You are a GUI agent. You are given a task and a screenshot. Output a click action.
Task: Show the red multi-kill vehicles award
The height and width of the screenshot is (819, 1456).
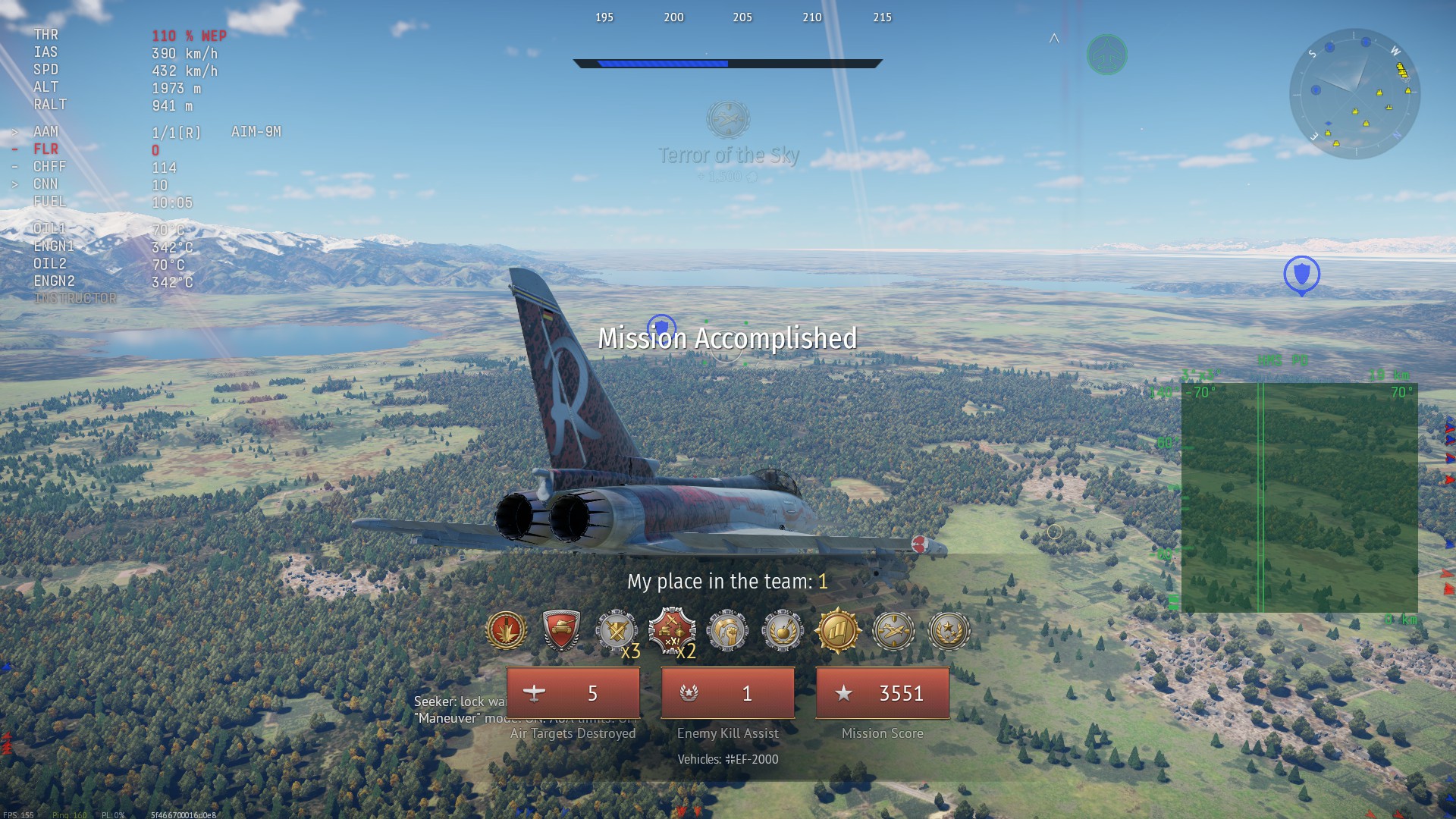click(x=672, y=630)
